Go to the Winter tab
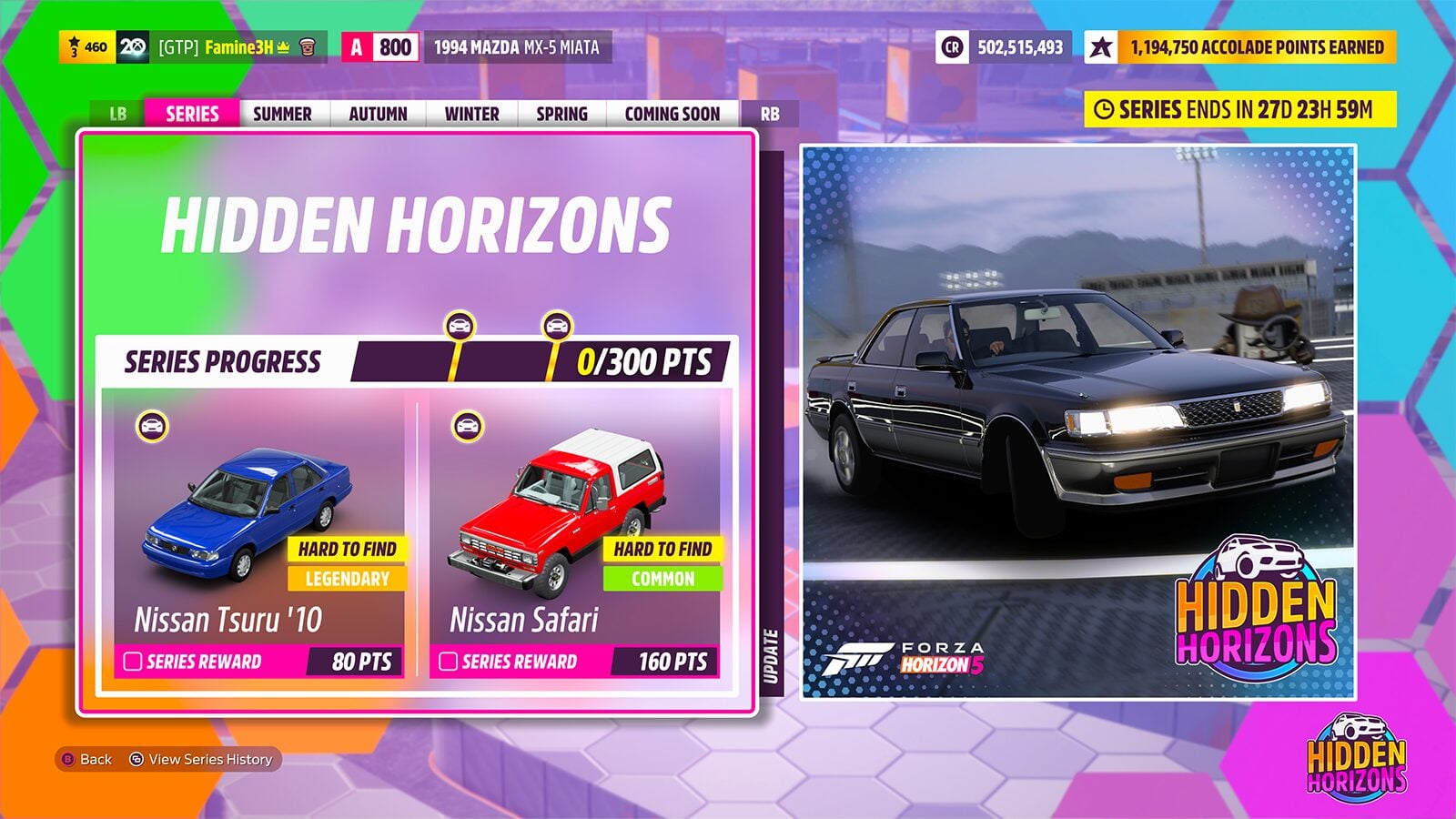Viewport: 1456px width, 819px height. point(471,114)
